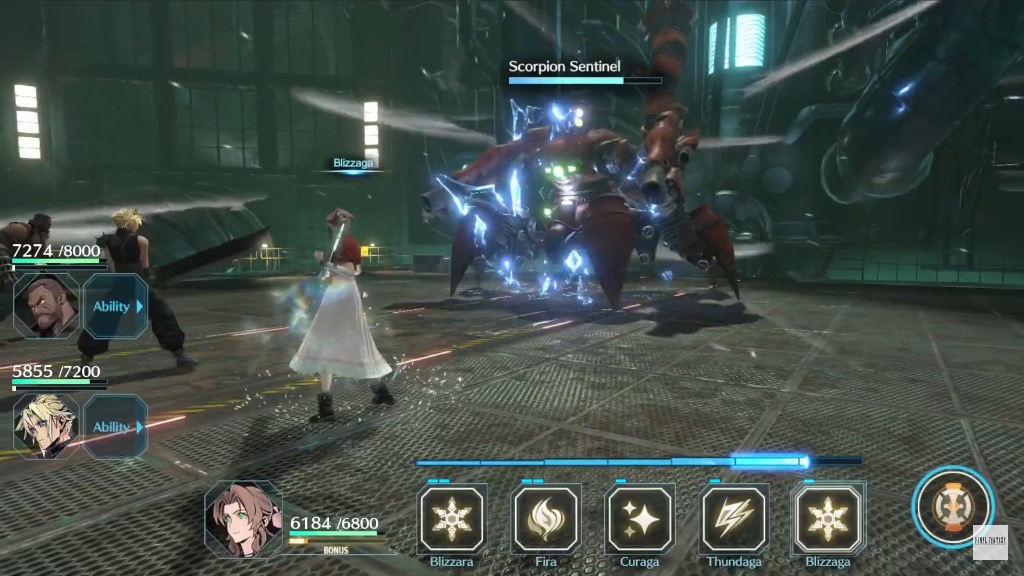Open Barret's Ability button
Screen dimensions: 1024x576
pos(115,306)
